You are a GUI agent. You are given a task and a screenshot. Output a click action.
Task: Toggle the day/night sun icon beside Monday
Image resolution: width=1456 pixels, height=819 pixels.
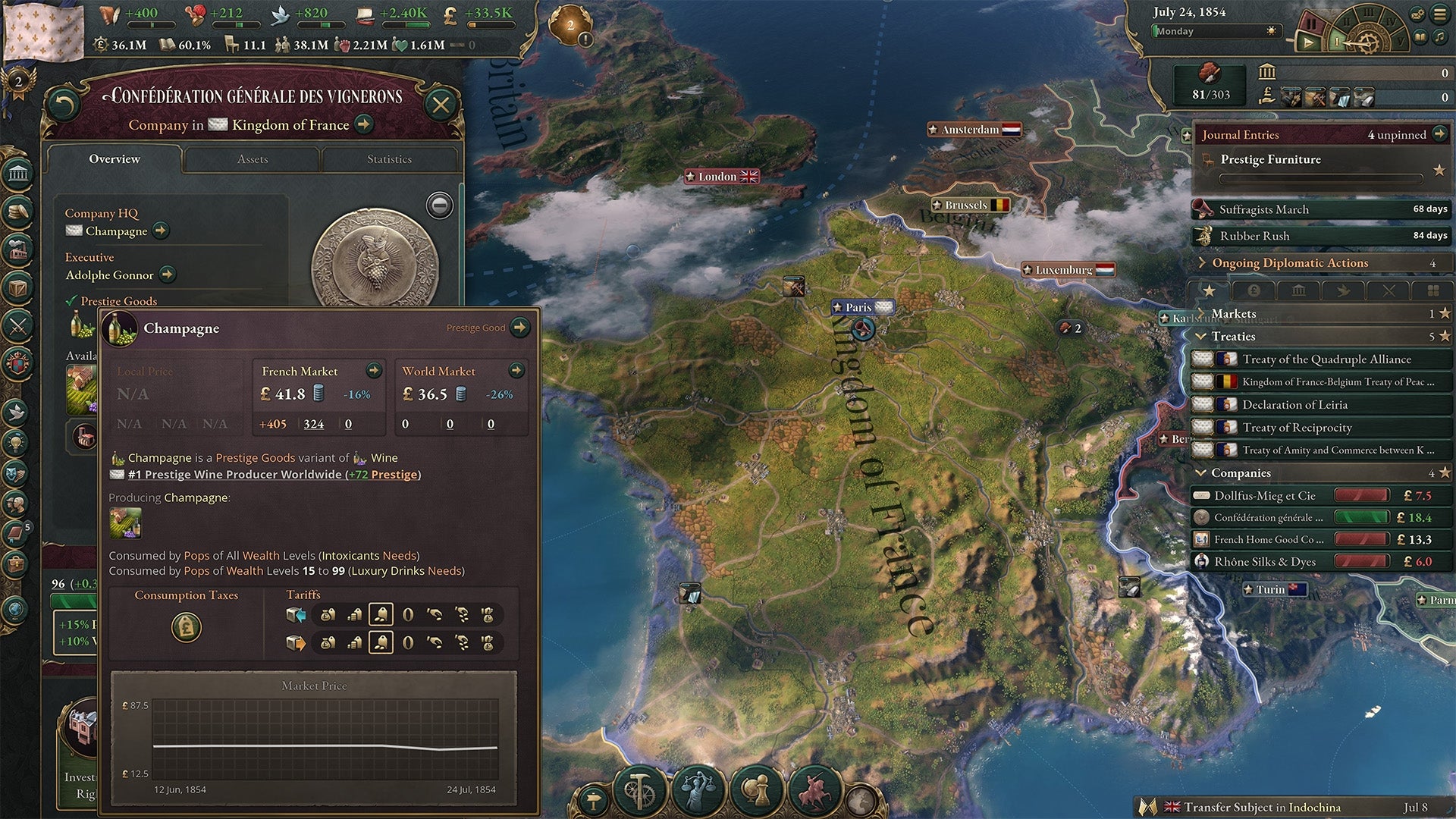click(1271, 31)
